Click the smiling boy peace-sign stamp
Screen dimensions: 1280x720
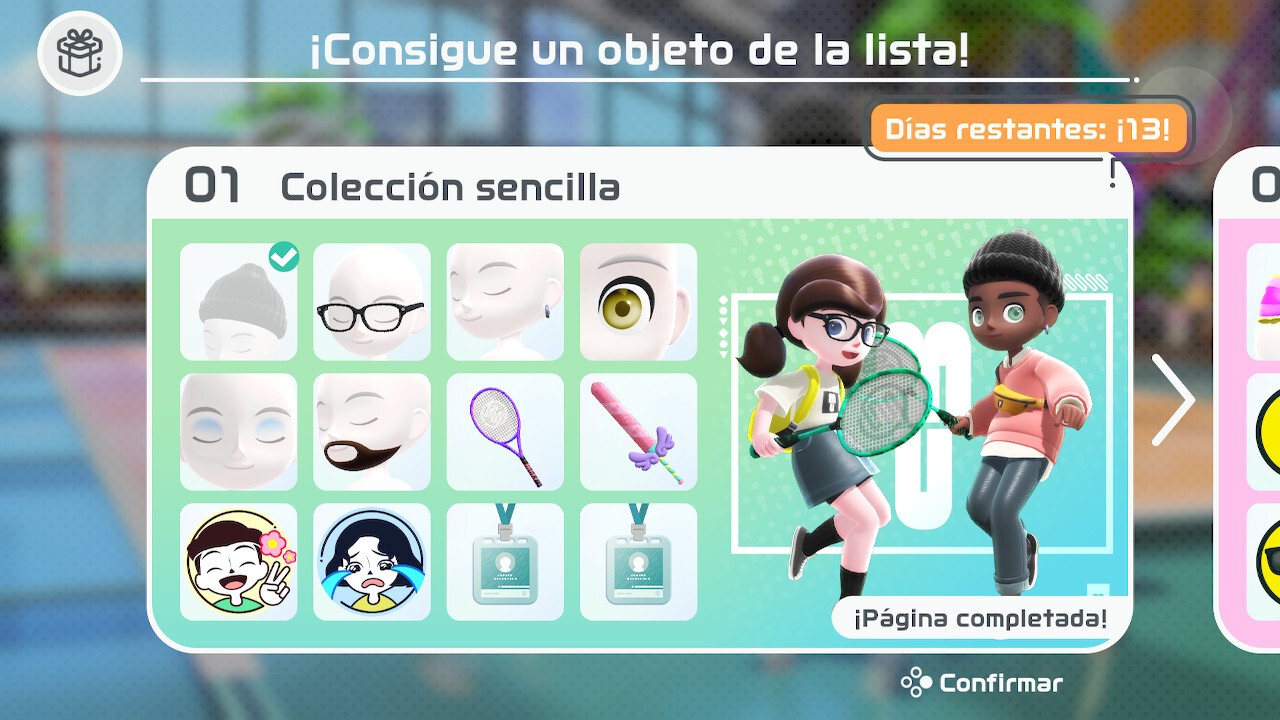tap(238, 563)
